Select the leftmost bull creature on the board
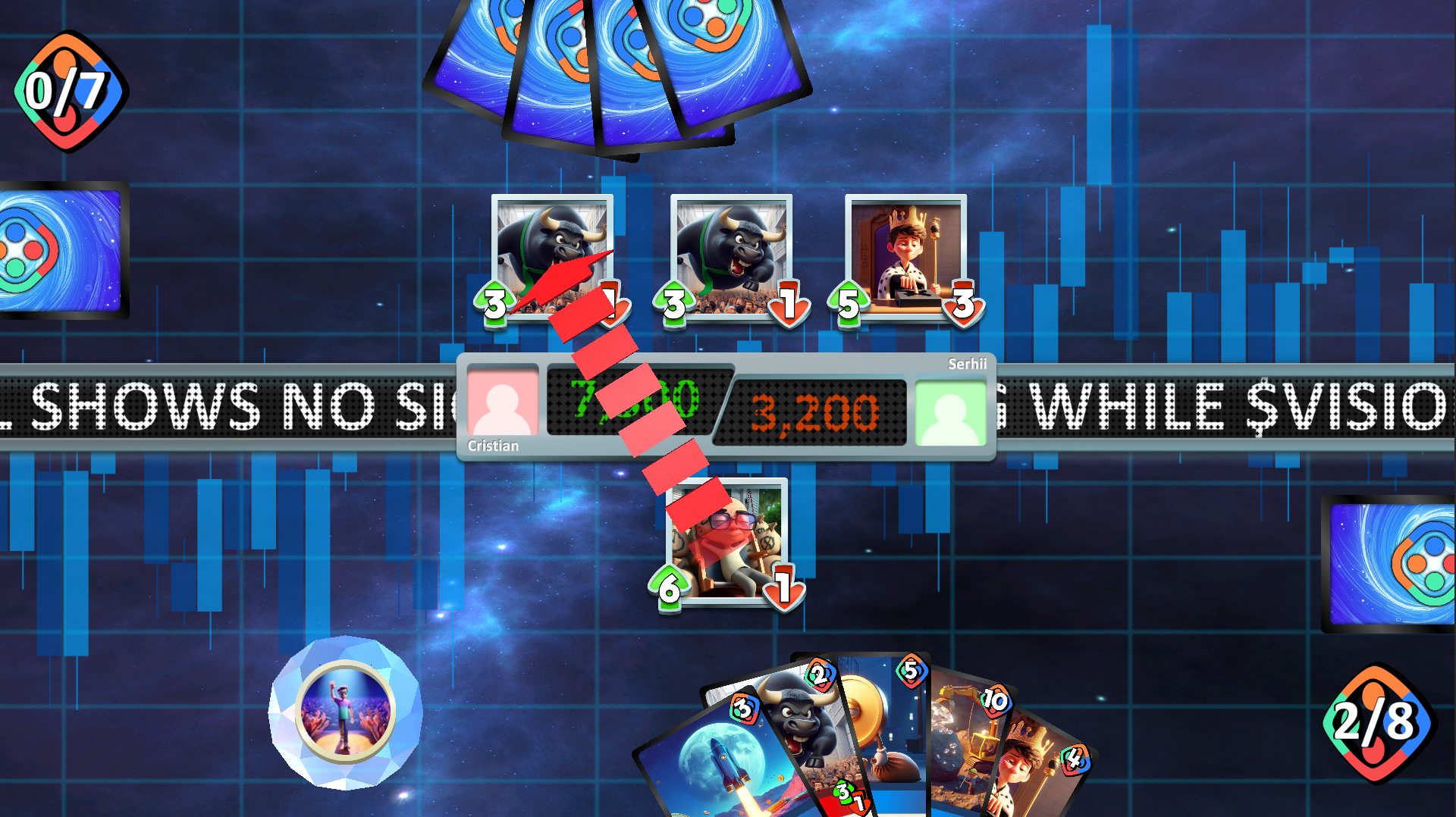 (552, 243)
